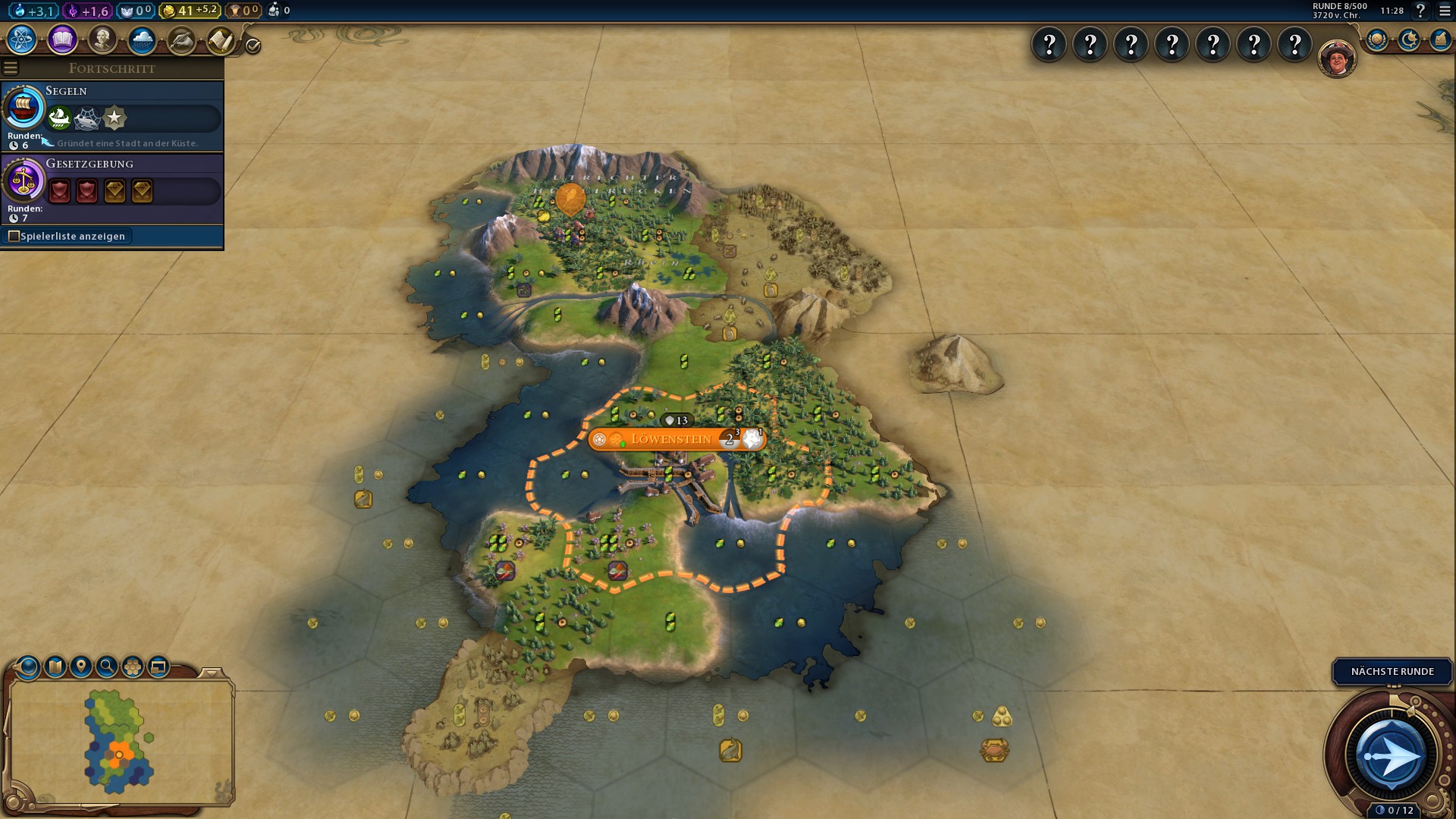Click the Nächste Runde arrow button
This screenshot has height=819, width=1456.
pos(1391,756)
